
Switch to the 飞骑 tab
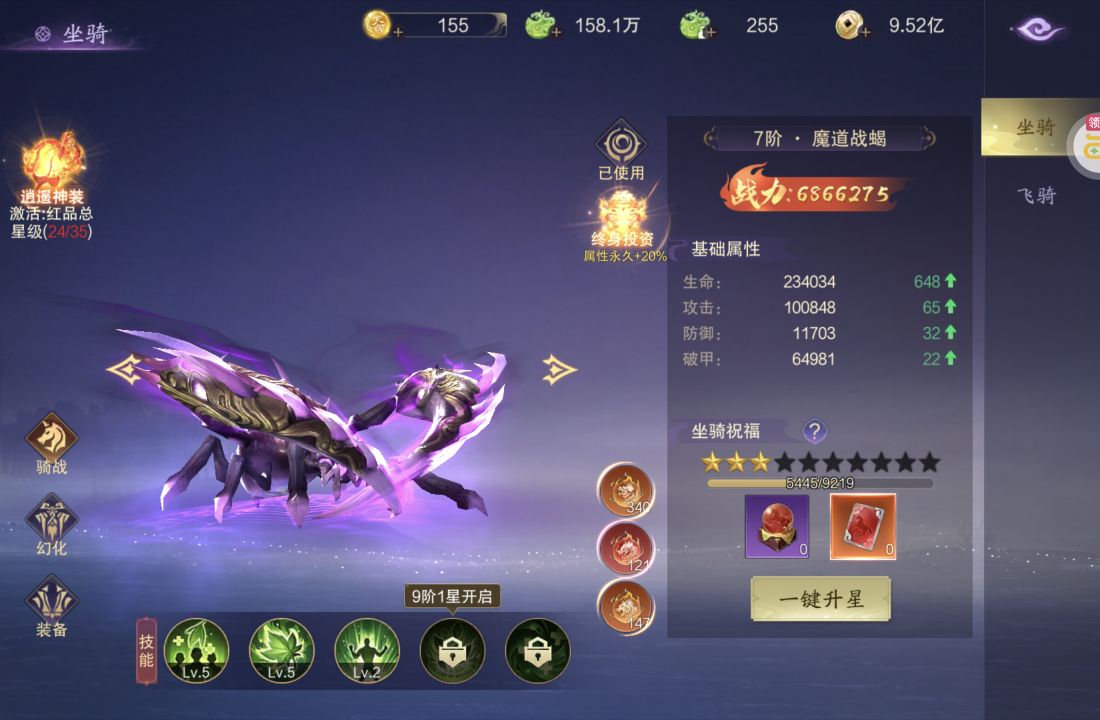coord(1036,195)
